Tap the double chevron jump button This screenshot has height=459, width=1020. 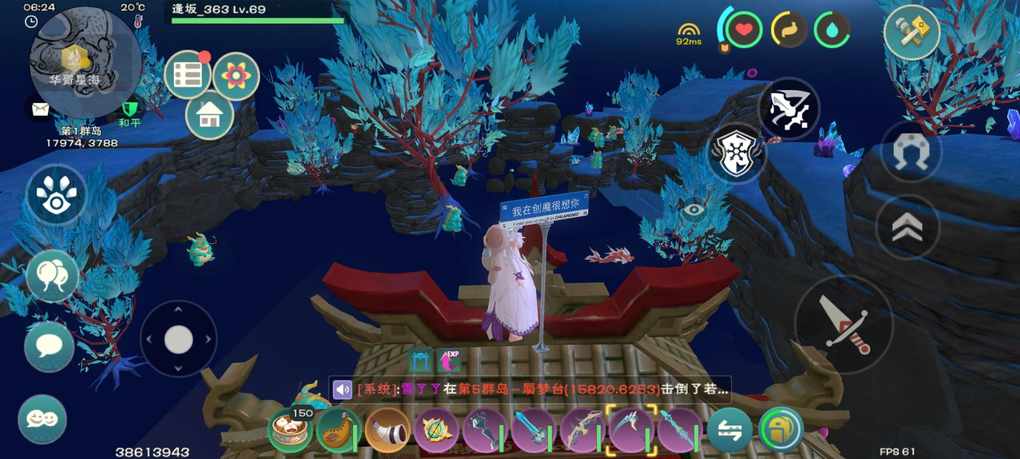pyautogui.click(x=907, y=228)
